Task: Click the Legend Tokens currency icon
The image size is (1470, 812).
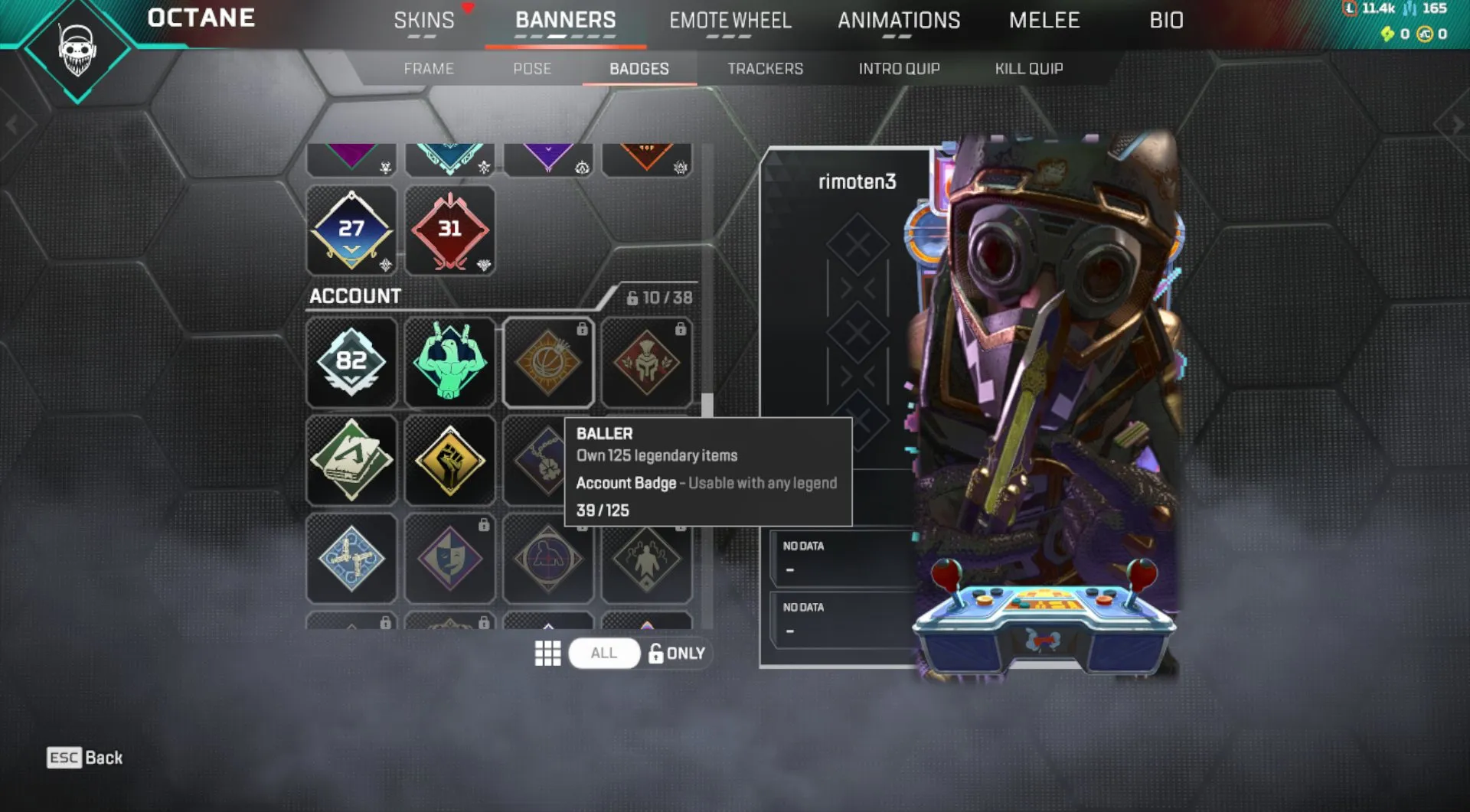Action: point(1349,9)
